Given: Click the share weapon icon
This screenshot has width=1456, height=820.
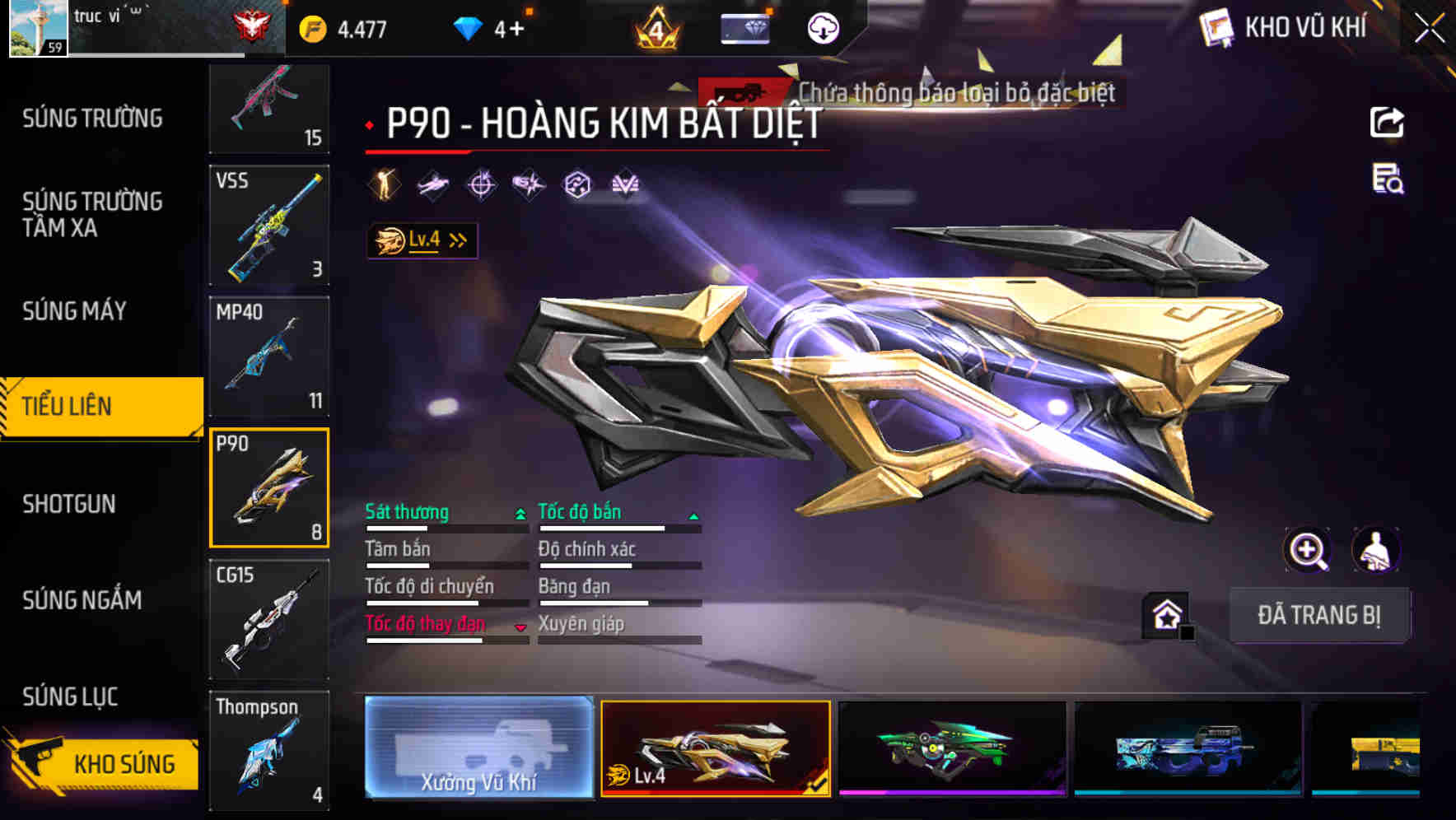Looking at the screenshot, I should tap(1388, 122).
